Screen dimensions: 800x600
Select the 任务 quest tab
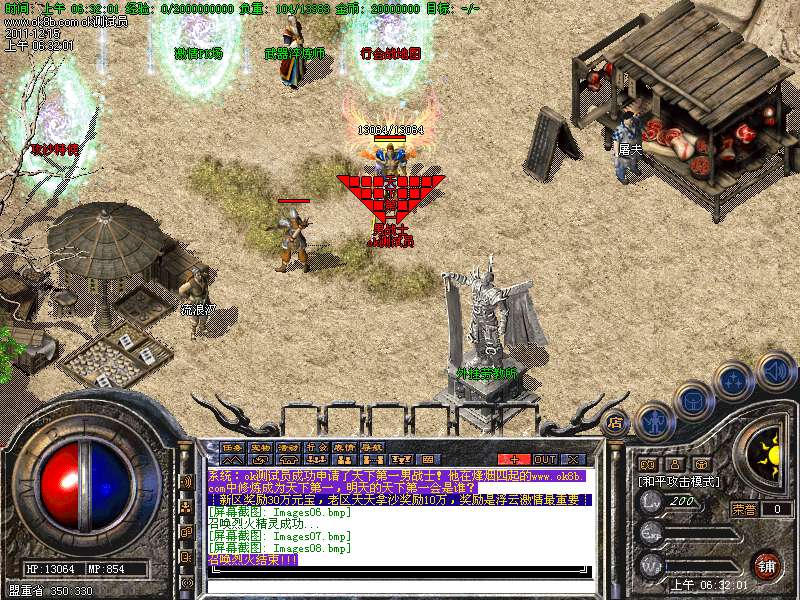click(x=232, y=447)
